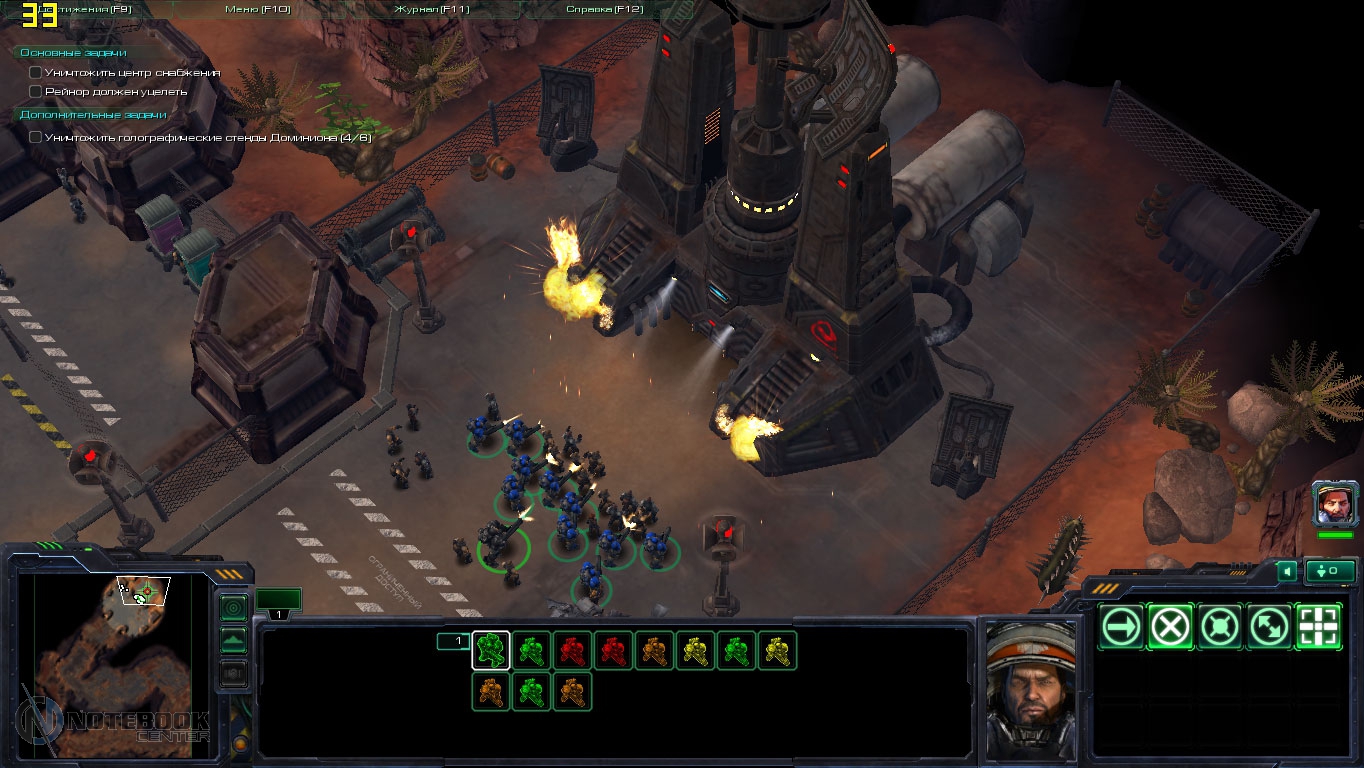Click objective "Уничтожить центр снабжения"
The image size is (1364, 768).
(131, 73)
